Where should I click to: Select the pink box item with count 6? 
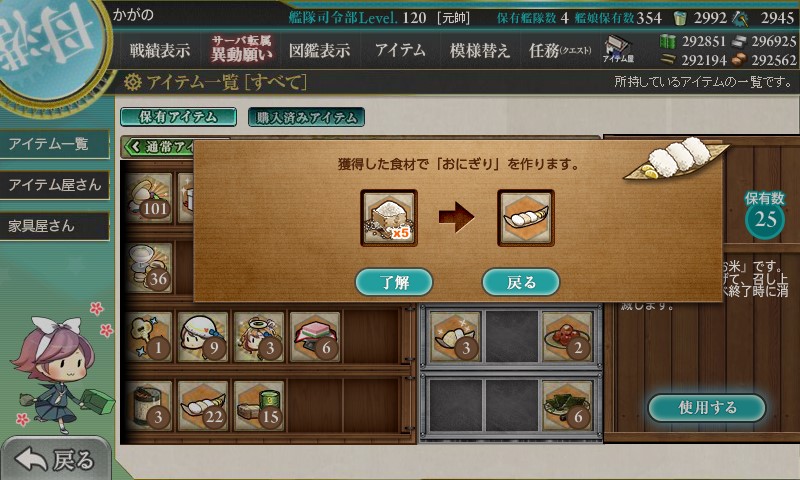click(313, 335)
